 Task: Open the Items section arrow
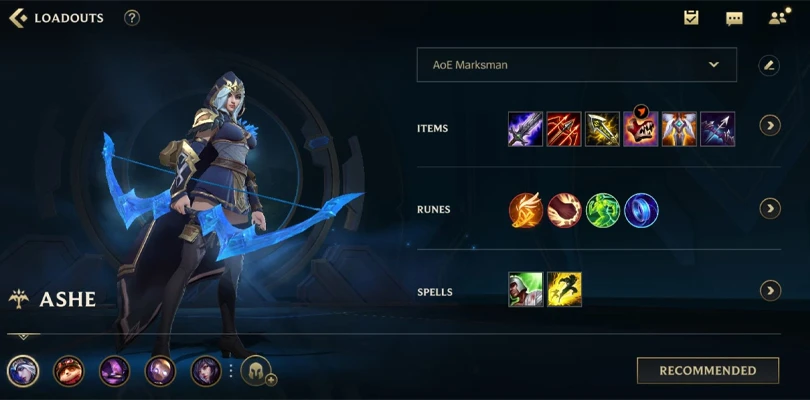(x=769, y=126)
